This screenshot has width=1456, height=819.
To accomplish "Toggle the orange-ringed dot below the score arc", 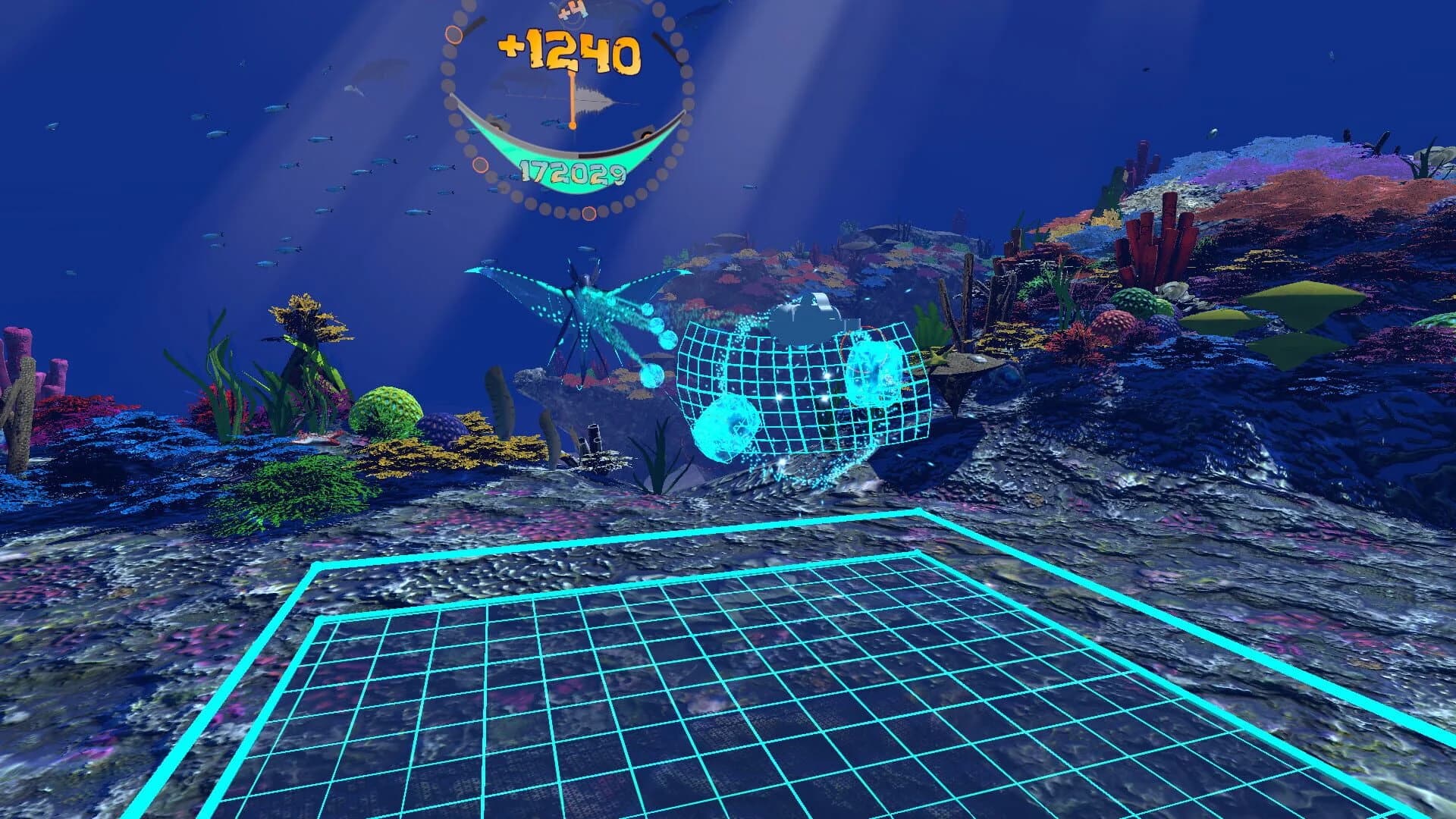I will [x=480, y=166].
